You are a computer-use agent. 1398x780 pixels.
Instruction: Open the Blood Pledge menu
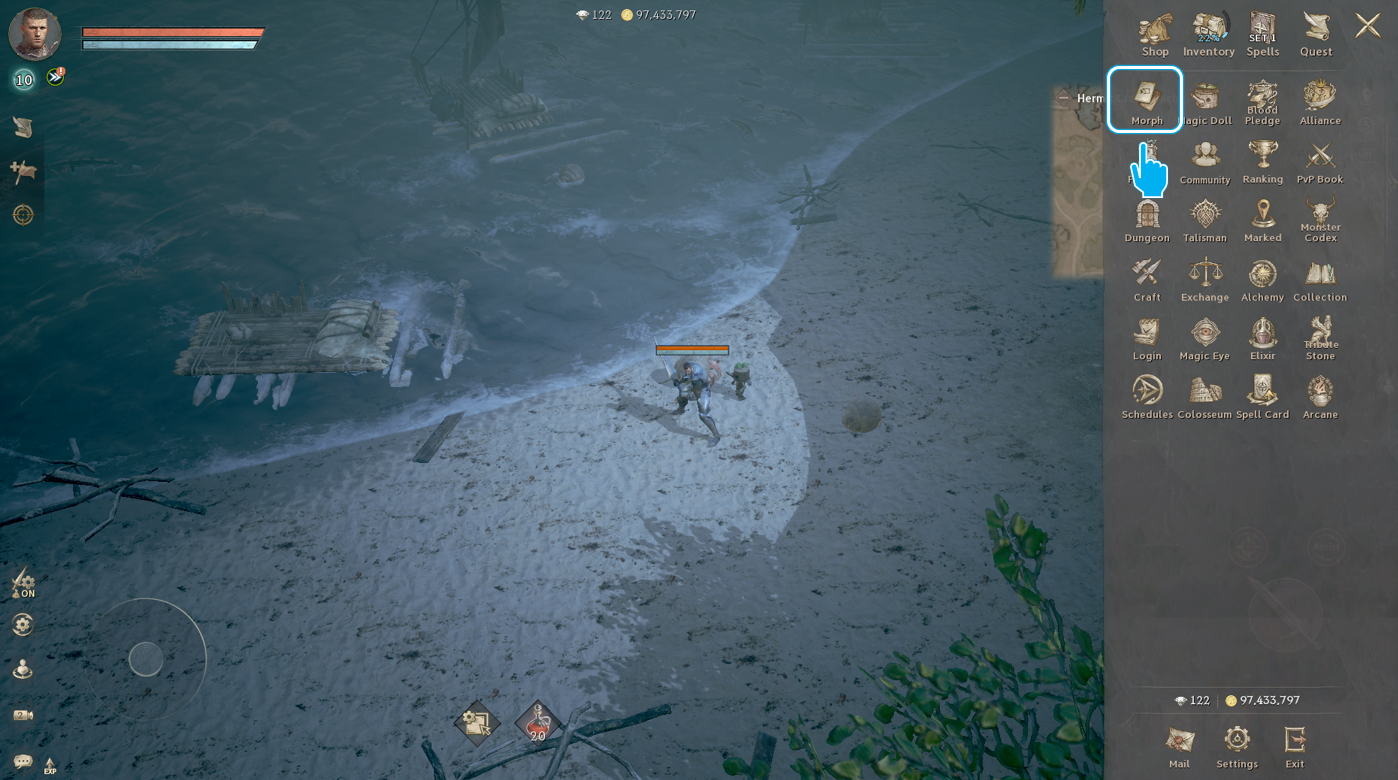click(1262, 102)
